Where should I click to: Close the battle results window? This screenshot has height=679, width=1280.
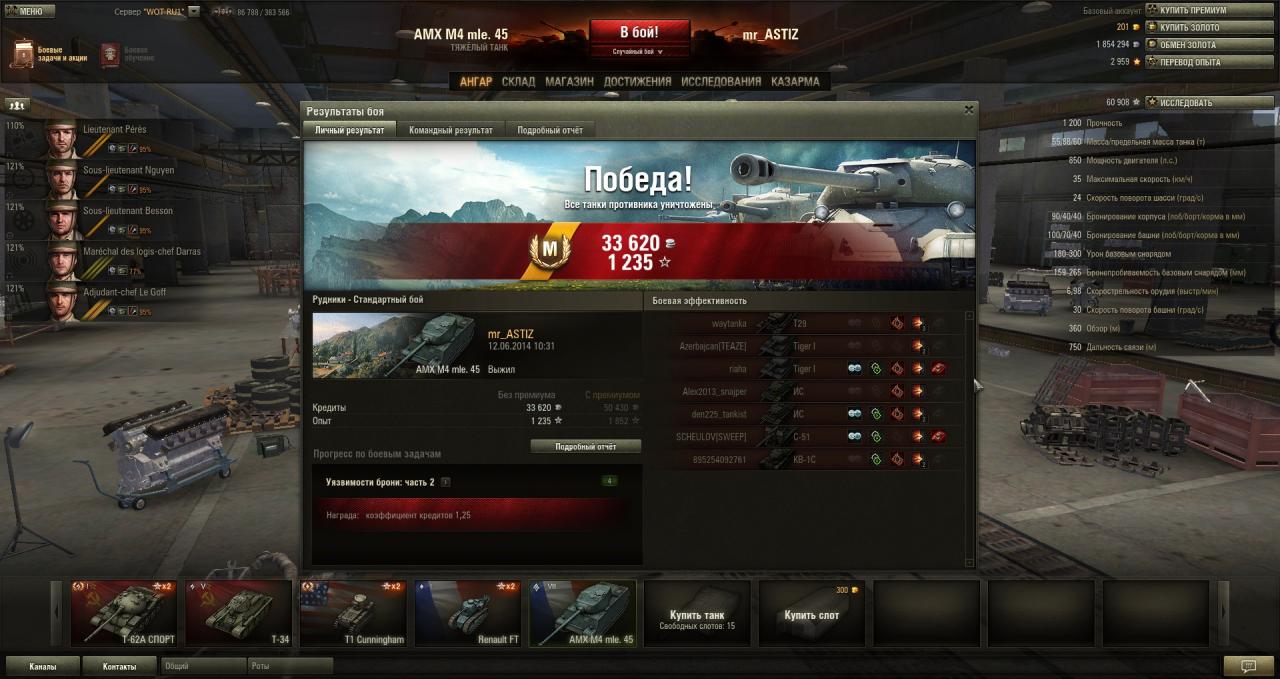coord(968,110)
